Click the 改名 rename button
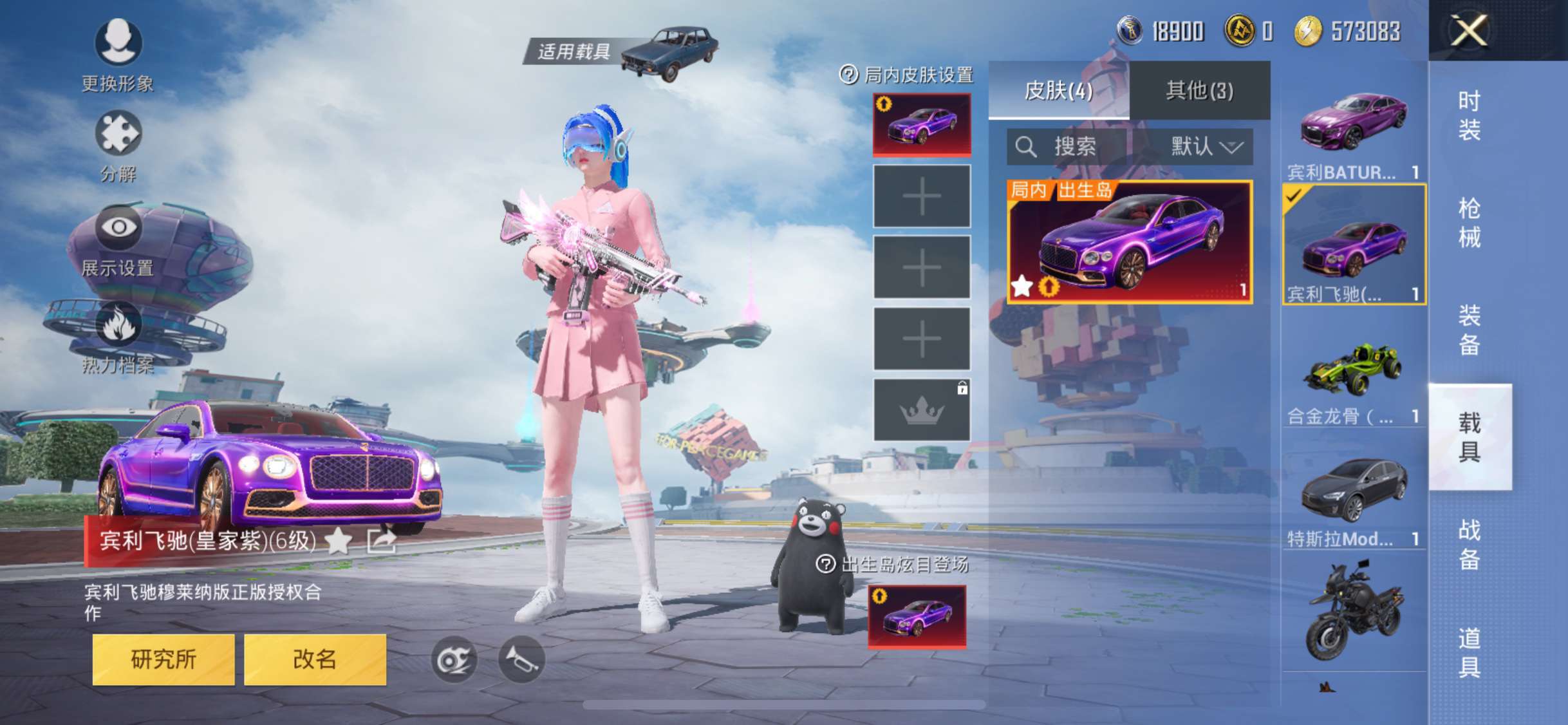This screenshot has width=1568, height=725. (x=315, y=659)
